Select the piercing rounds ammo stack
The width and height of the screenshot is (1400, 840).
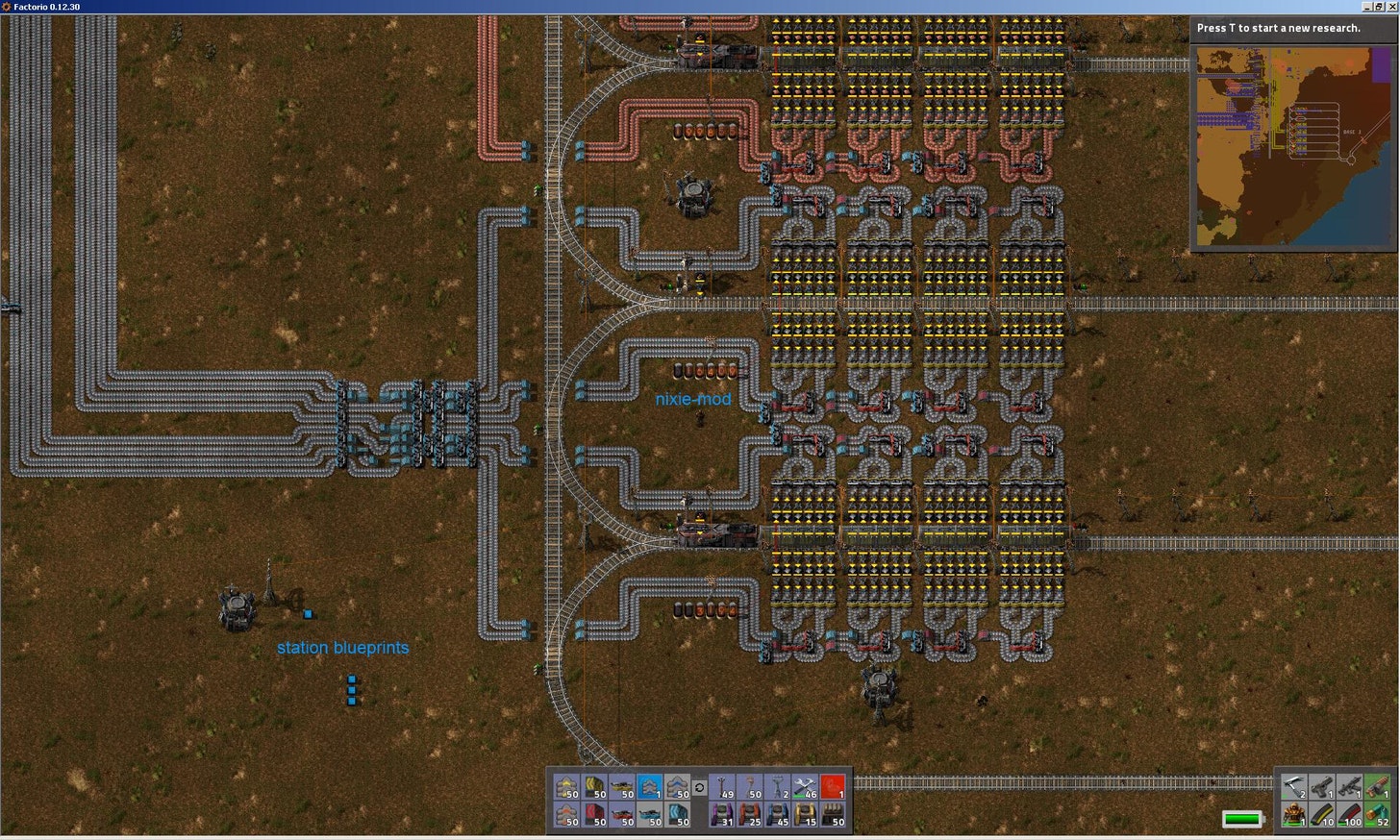click(1350, 814)
